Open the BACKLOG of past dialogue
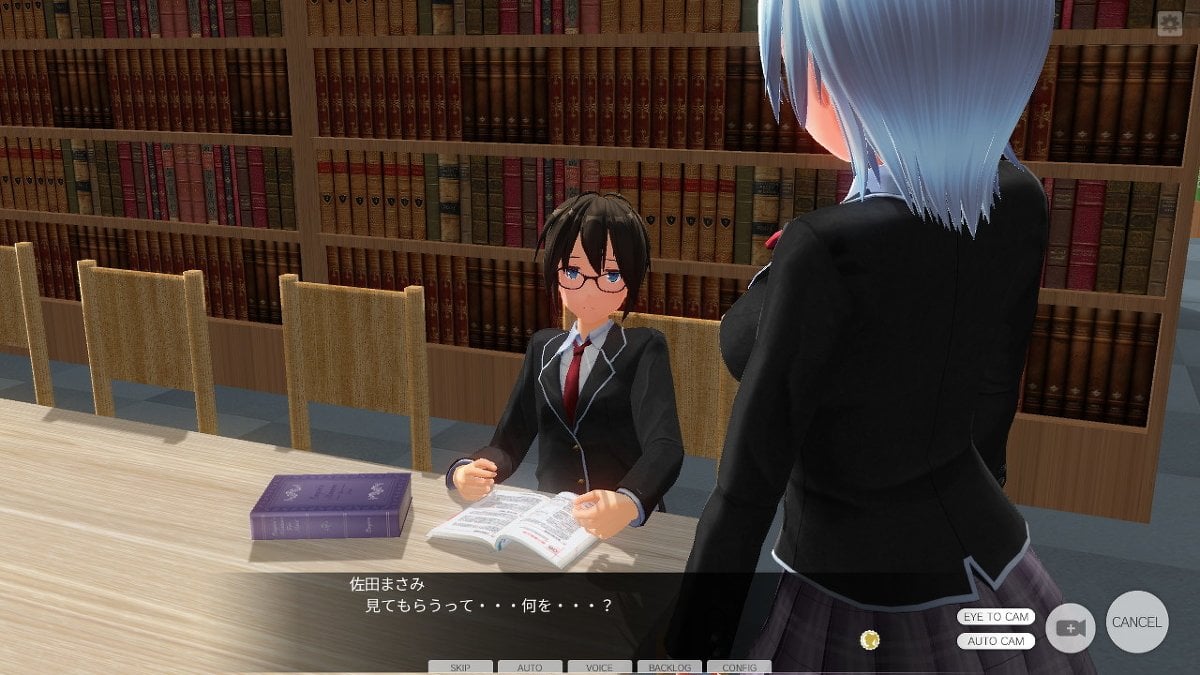Viewport: 1200px width, 675px height. (669, 667)
